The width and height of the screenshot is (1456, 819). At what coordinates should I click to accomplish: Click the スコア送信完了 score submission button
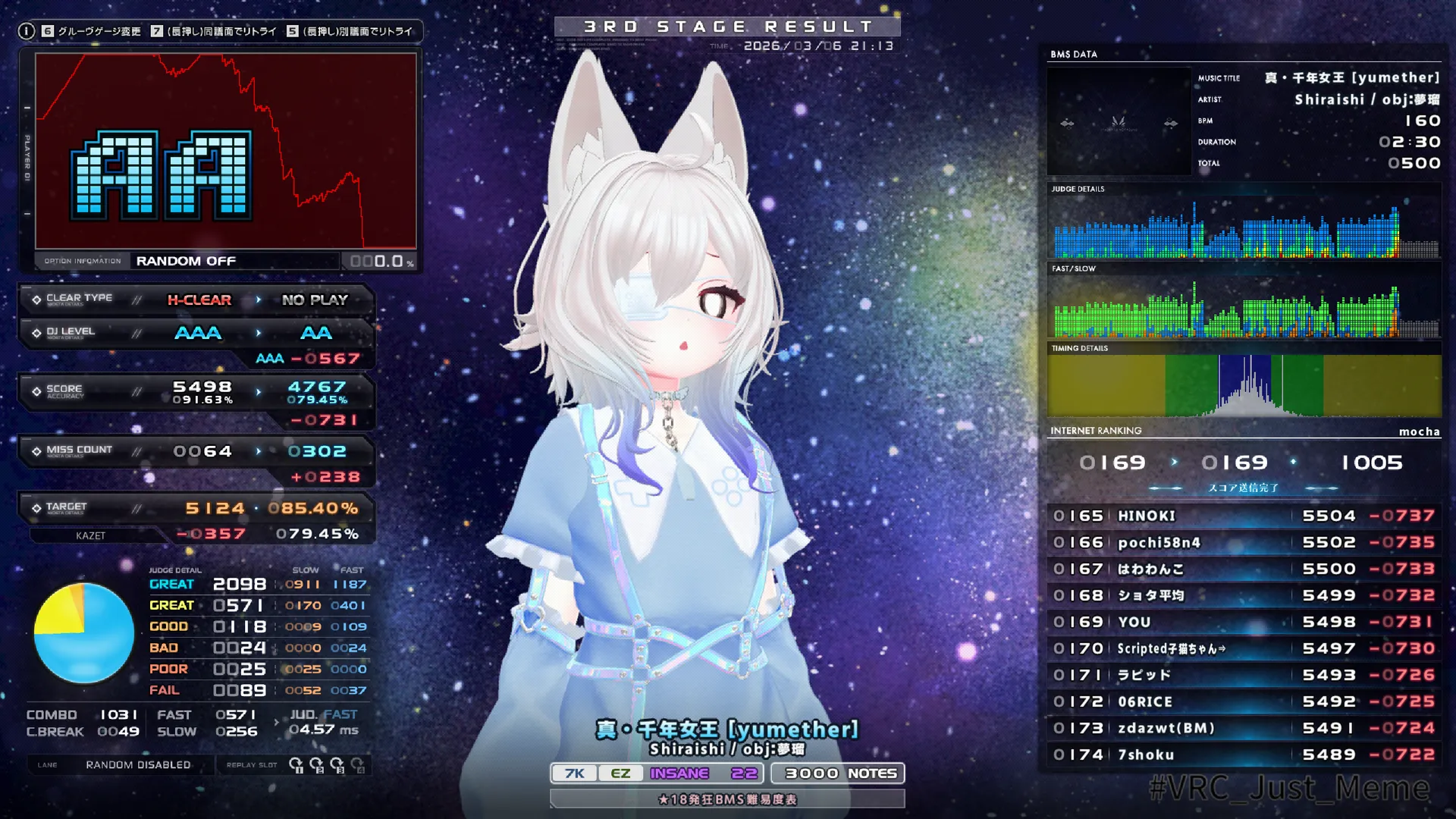coord(1244,488)
